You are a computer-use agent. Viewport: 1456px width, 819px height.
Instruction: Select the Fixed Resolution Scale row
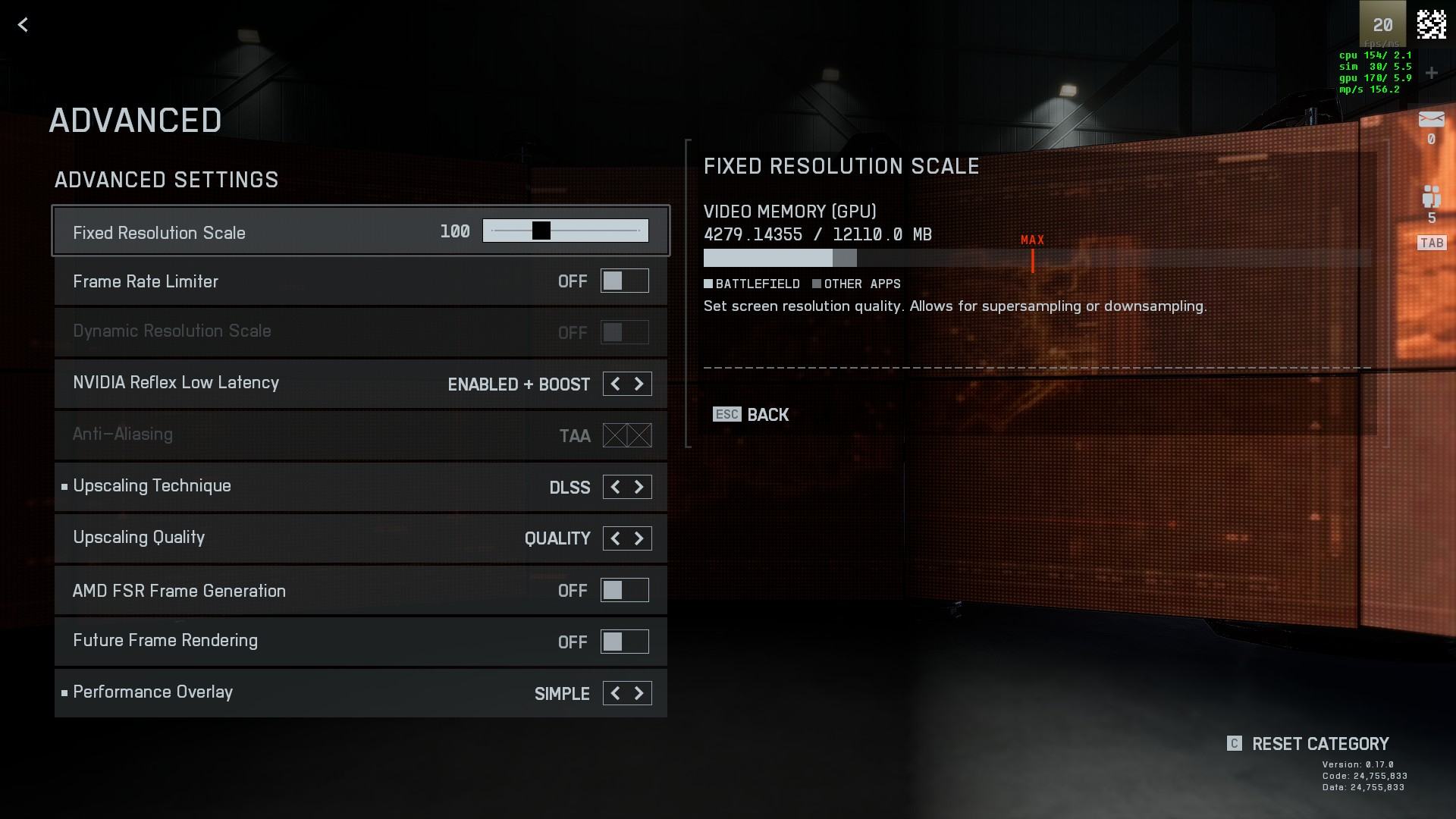coord(227,232)
